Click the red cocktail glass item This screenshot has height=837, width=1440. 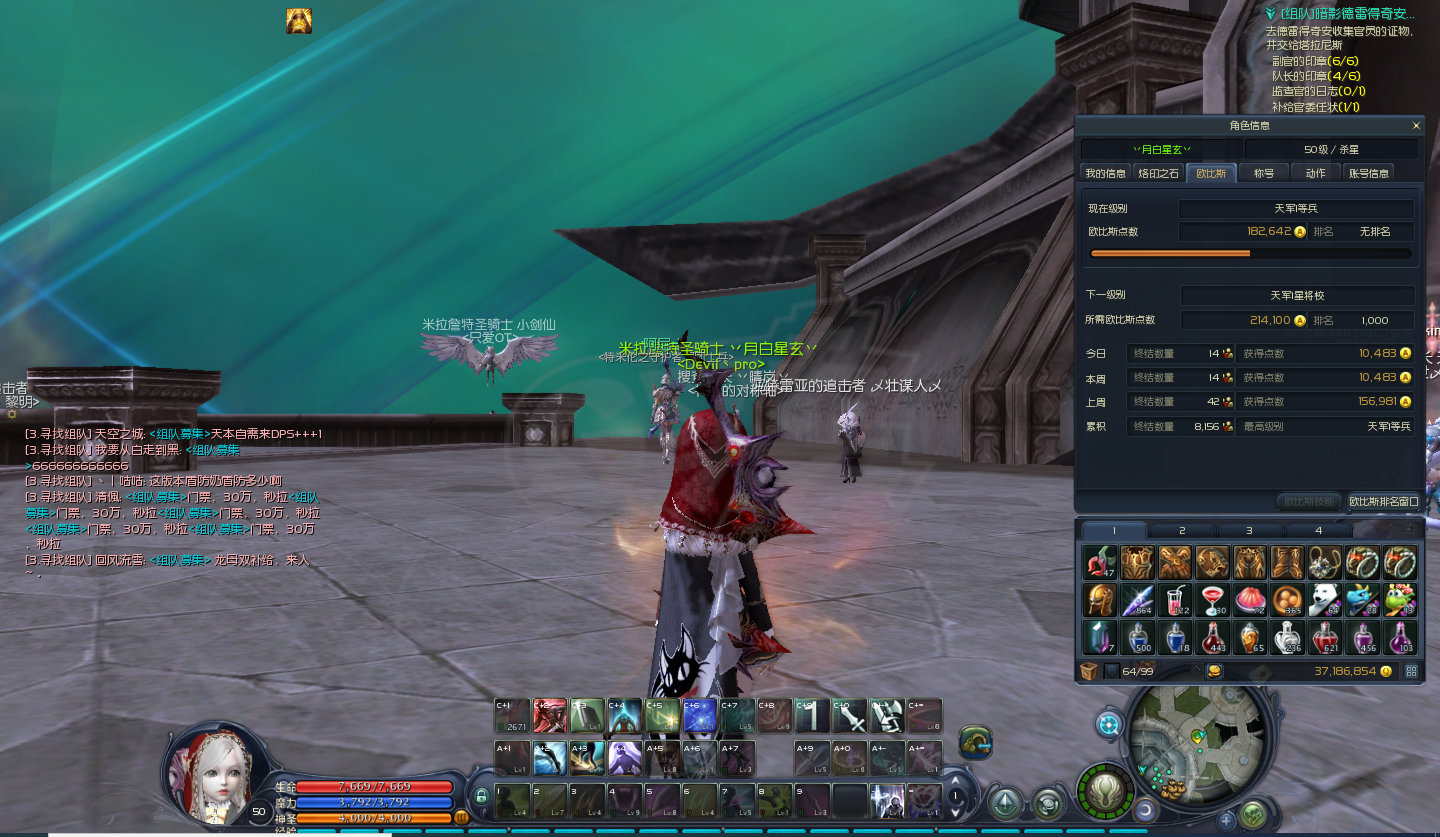click(1213, 600)
